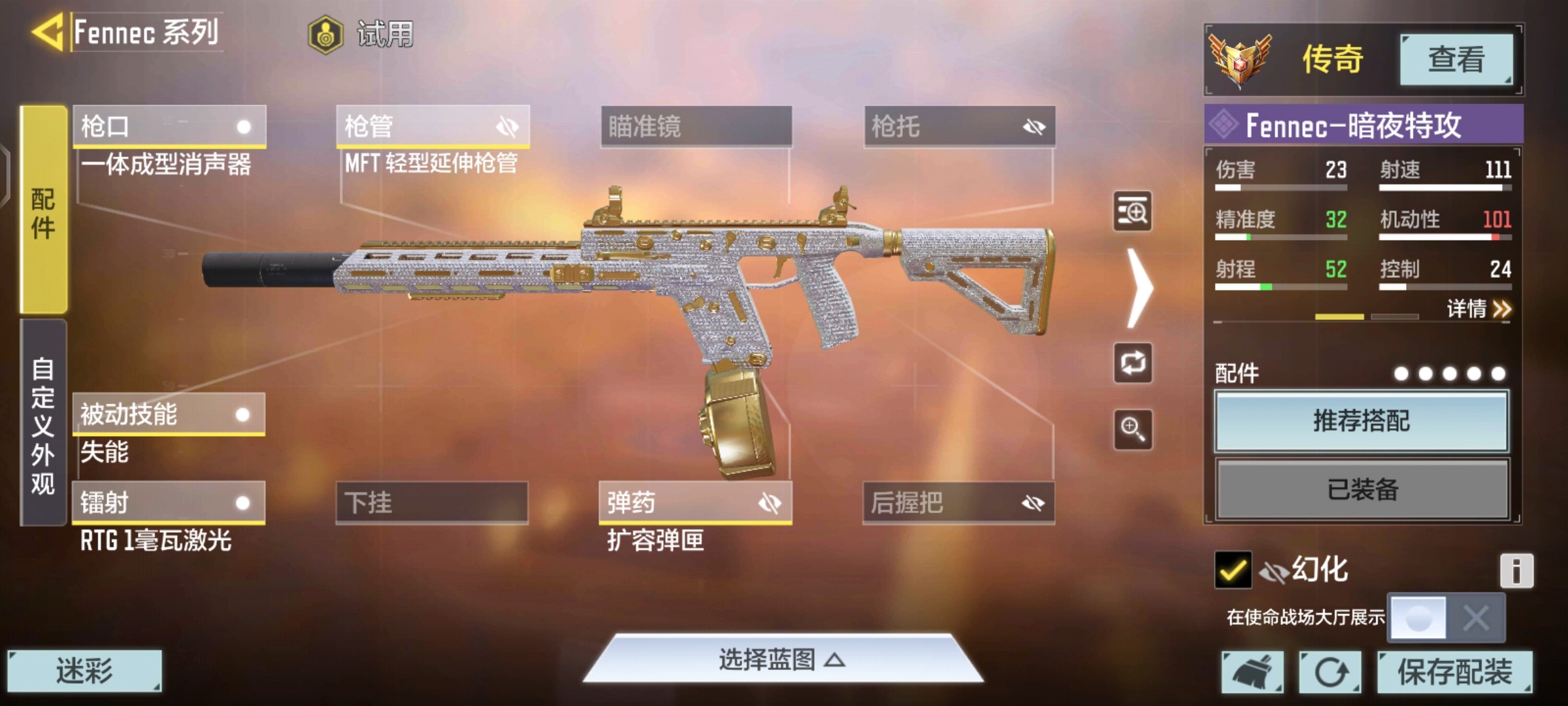This screenshot has width=1568, height=706.
Task: Click the broom clear-attachments icon
Action: click(1252, 671)
